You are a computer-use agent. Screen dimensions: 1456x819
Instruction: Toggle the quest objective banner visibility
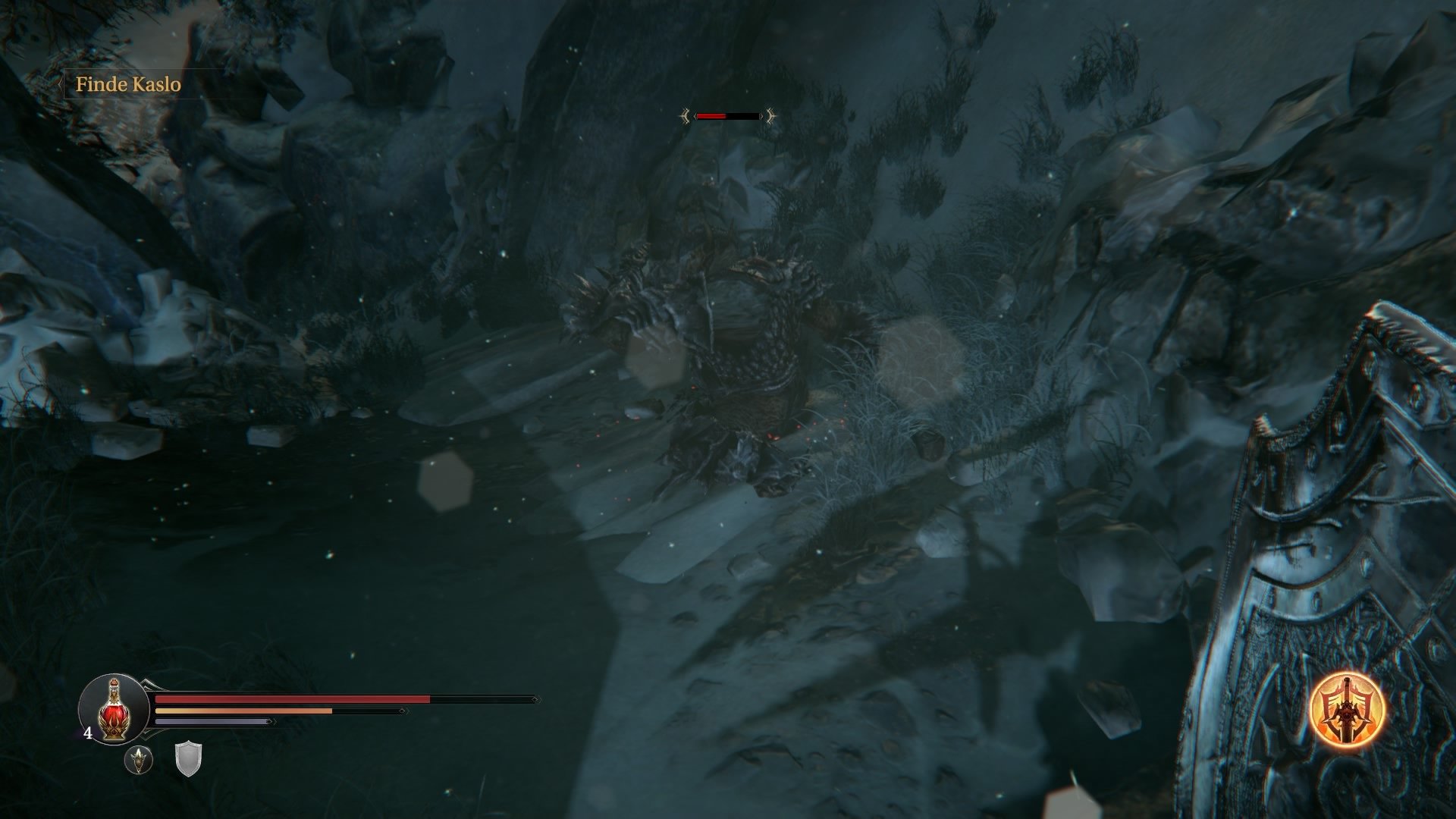coord(129,85)
